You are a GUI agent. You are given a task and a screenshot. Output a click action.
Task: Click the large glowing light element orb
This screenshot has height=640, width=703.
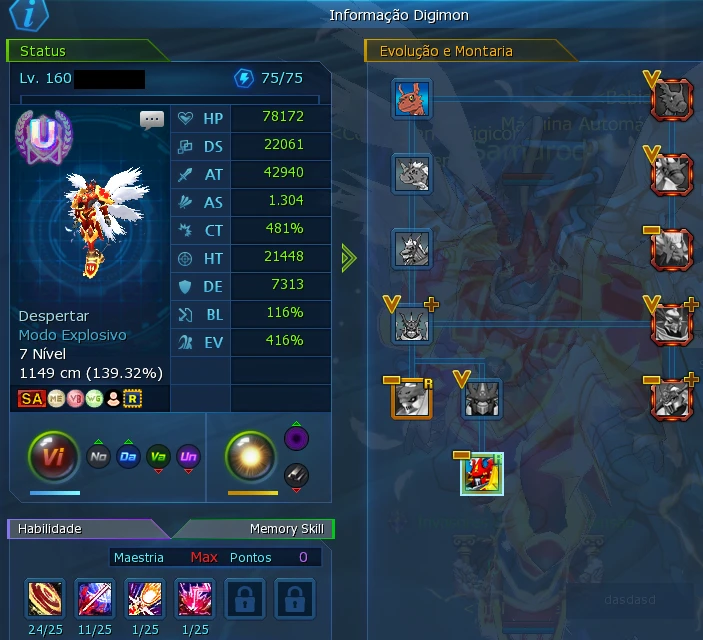click(251, 458)
